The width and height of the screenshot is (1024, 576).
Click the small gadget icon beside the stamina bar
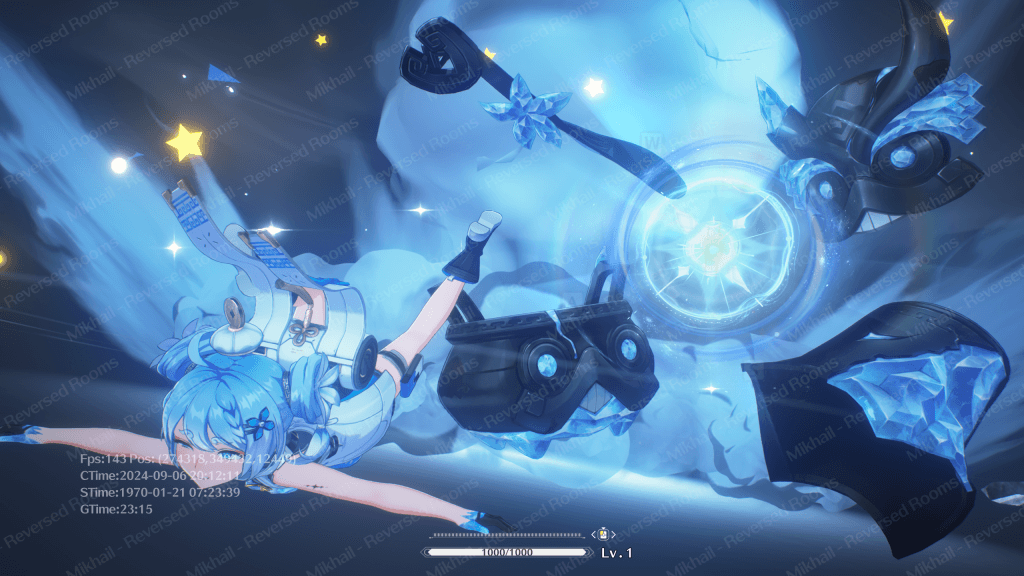604,534
